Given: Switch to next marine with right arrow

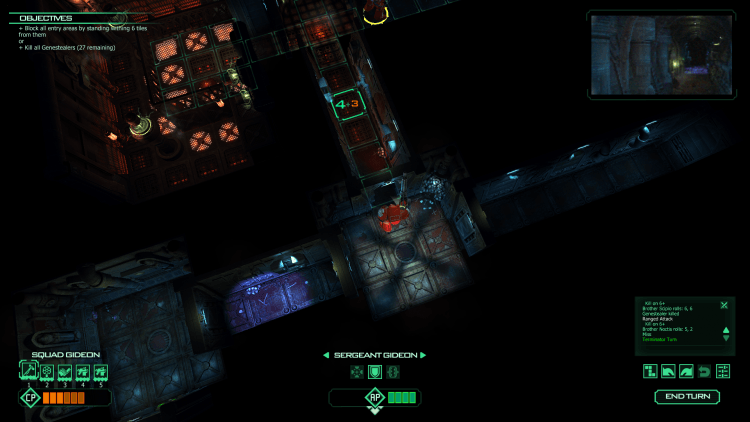Looking at the screenshot, I should point(424,355).
